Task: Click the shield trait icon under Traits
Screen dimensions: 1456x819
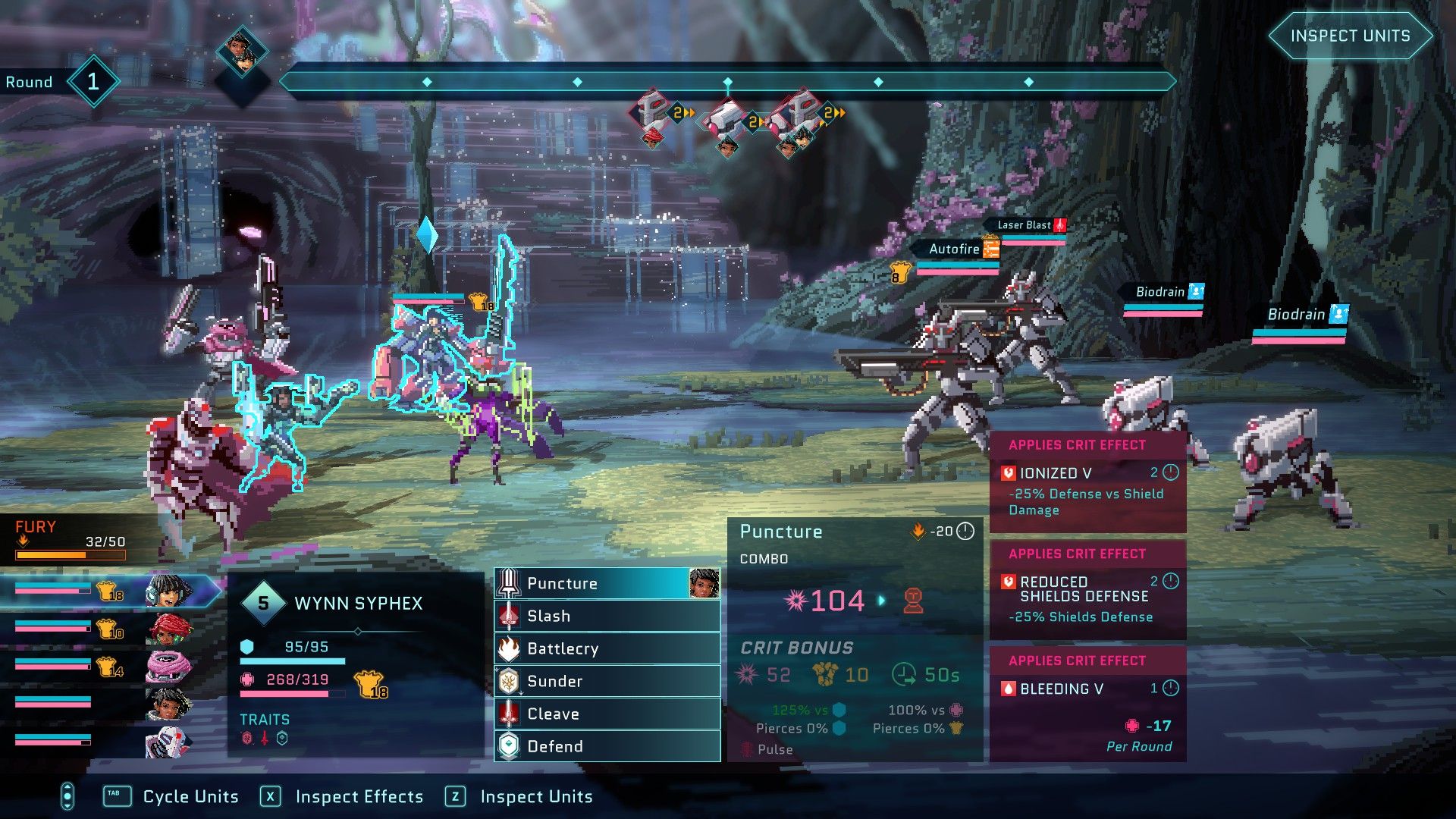Action: pos(281,739)
